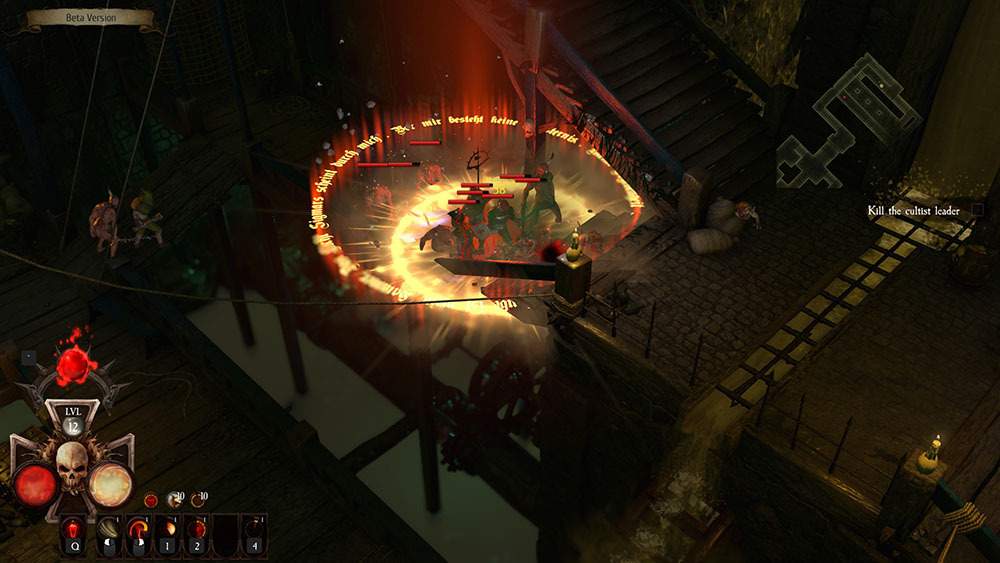This screenshot has height=563, width=1000.
Task: Open the dungeon minimap overlay
Action: click(848, 120)
